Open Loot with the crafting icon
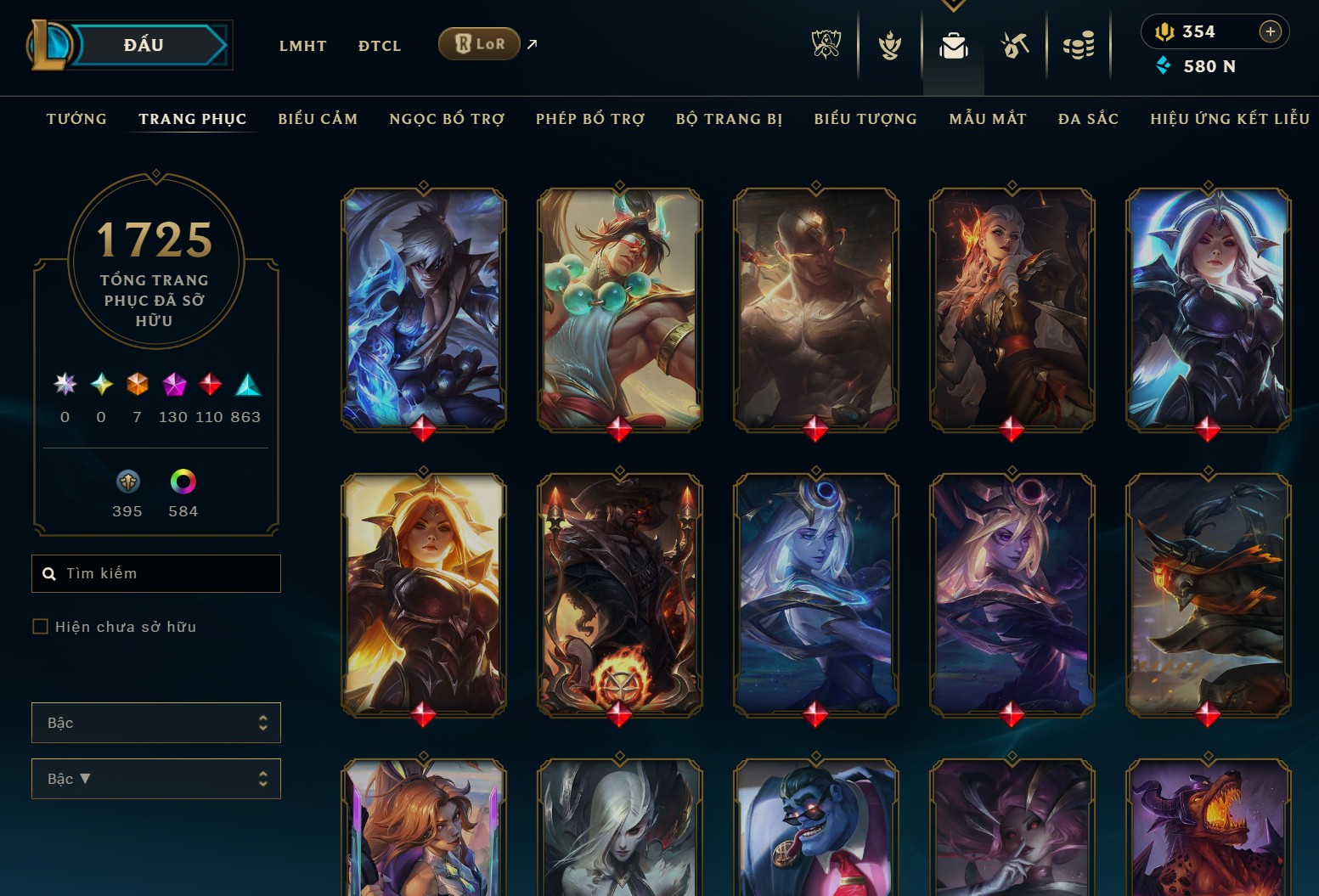This screenshot has width=1319, height=896. point(1015,47)
